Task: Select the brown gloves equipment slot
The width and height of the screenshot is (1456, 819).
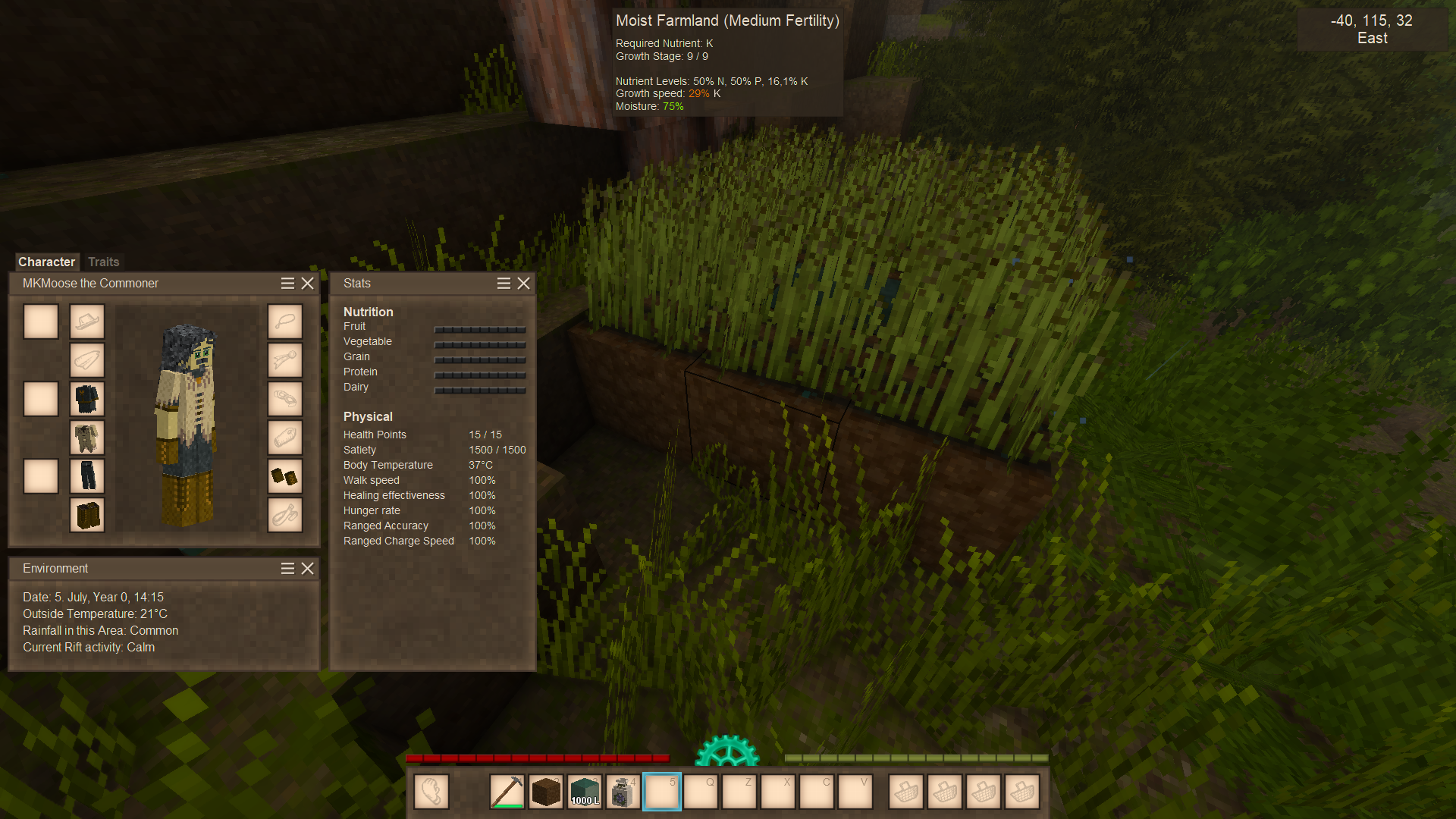Action: point(285,476)
